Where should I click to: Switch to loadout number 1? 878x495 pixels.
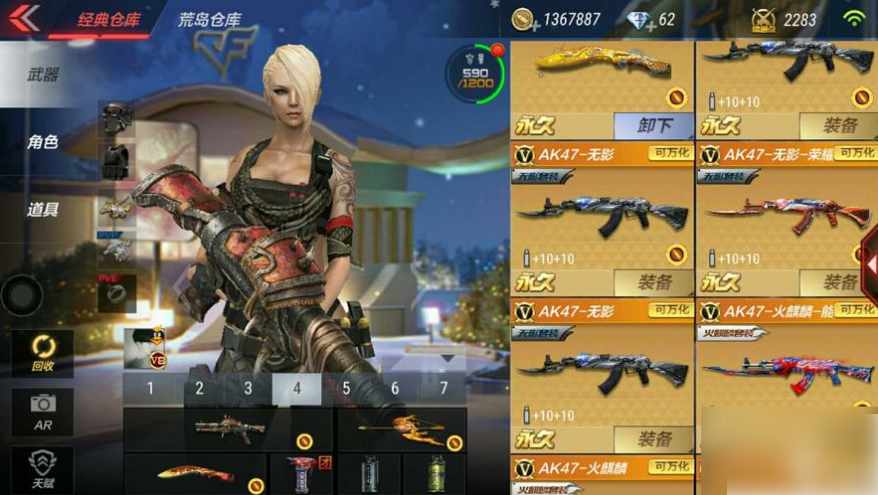(151, 388)
